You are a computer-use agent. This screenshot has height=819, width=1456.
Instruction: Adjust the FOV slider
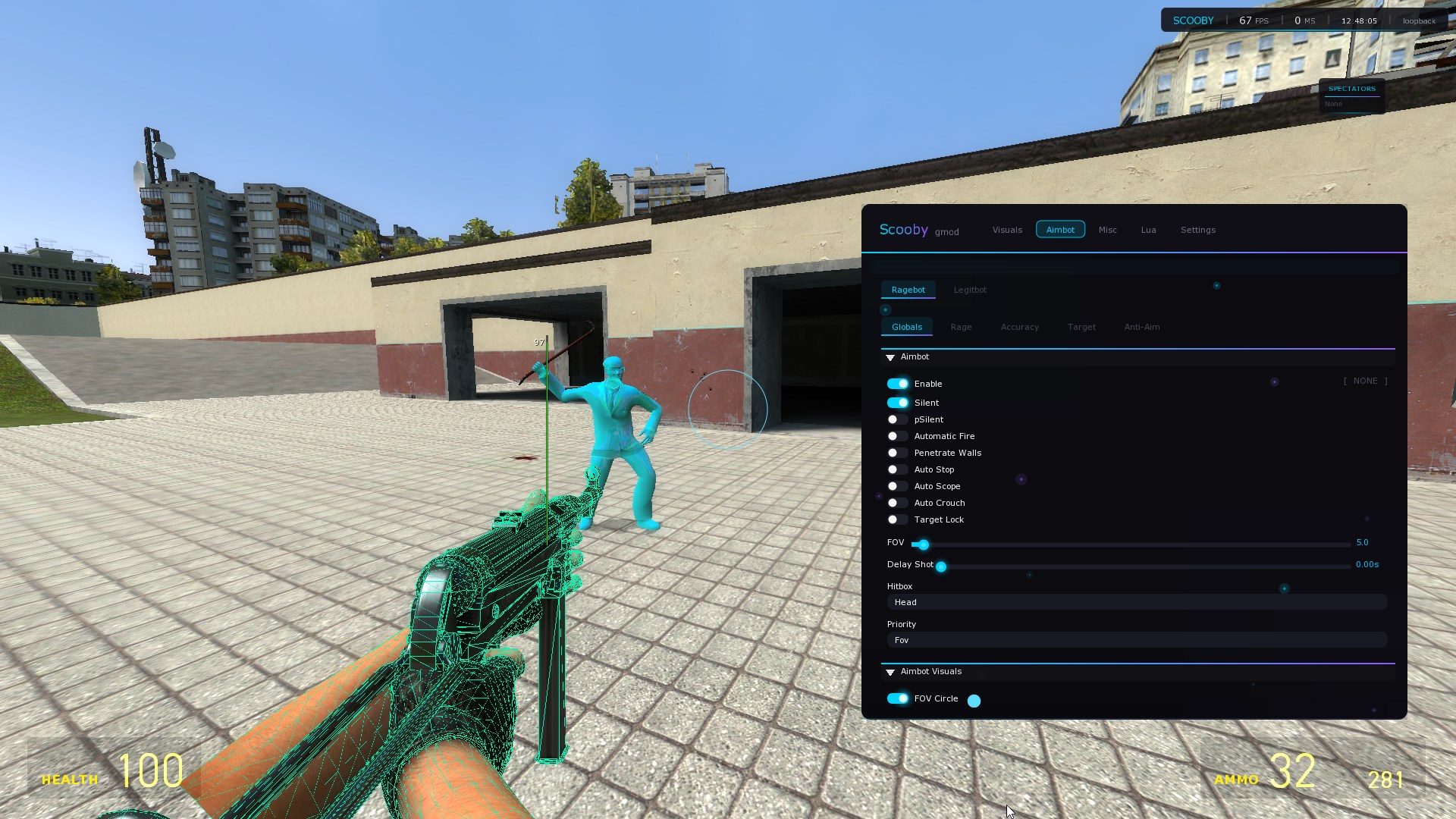click(922, 544)
